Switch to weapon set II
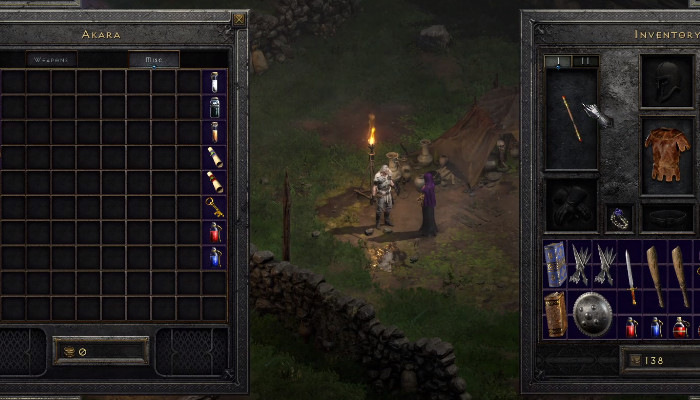The image size is (700, 400). click(x=585, y=61)
